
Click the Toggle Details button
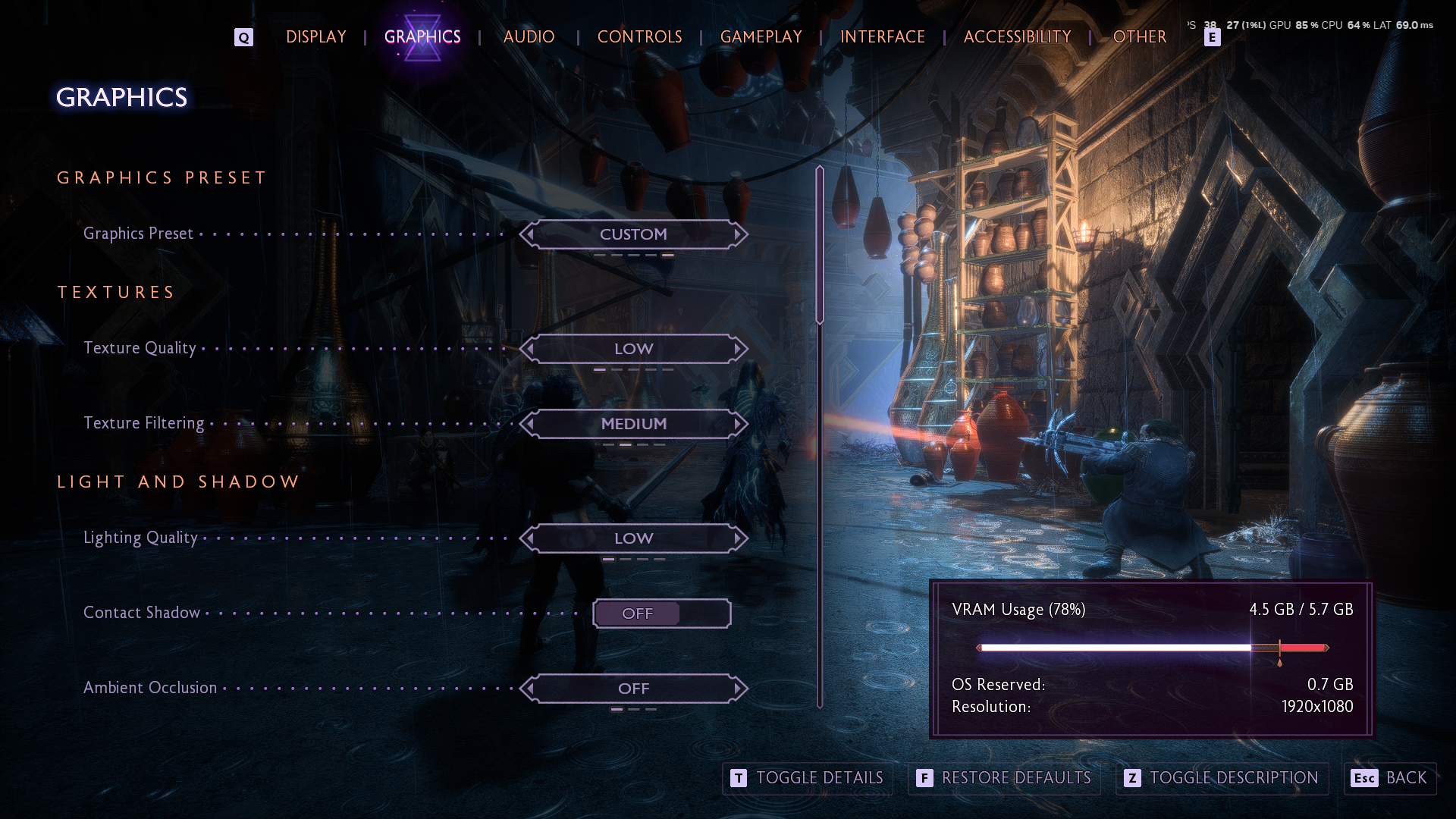[807, 778]
